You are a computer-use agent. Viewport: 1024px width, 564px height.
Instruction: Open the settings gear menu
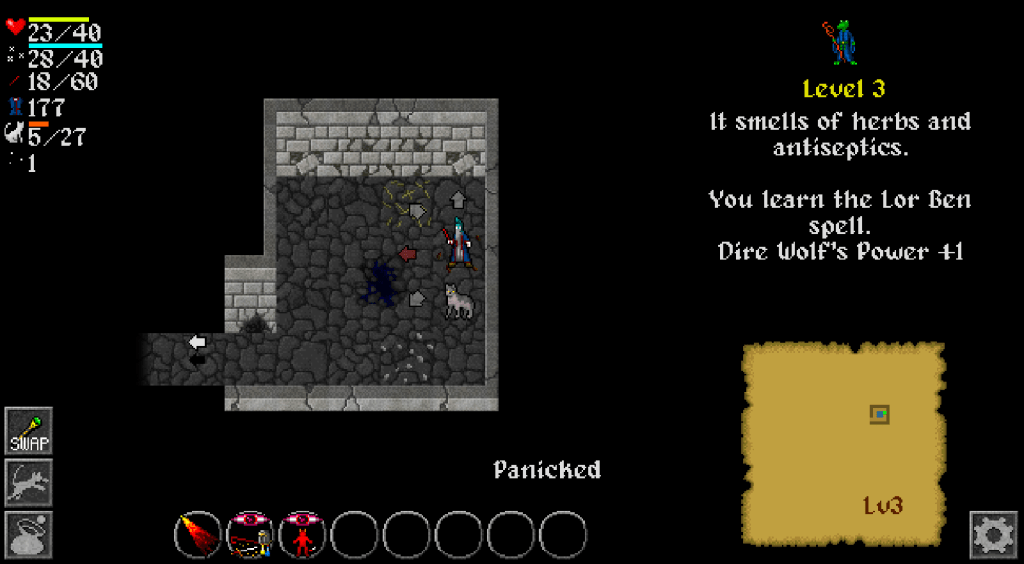[x=993, y=535]
